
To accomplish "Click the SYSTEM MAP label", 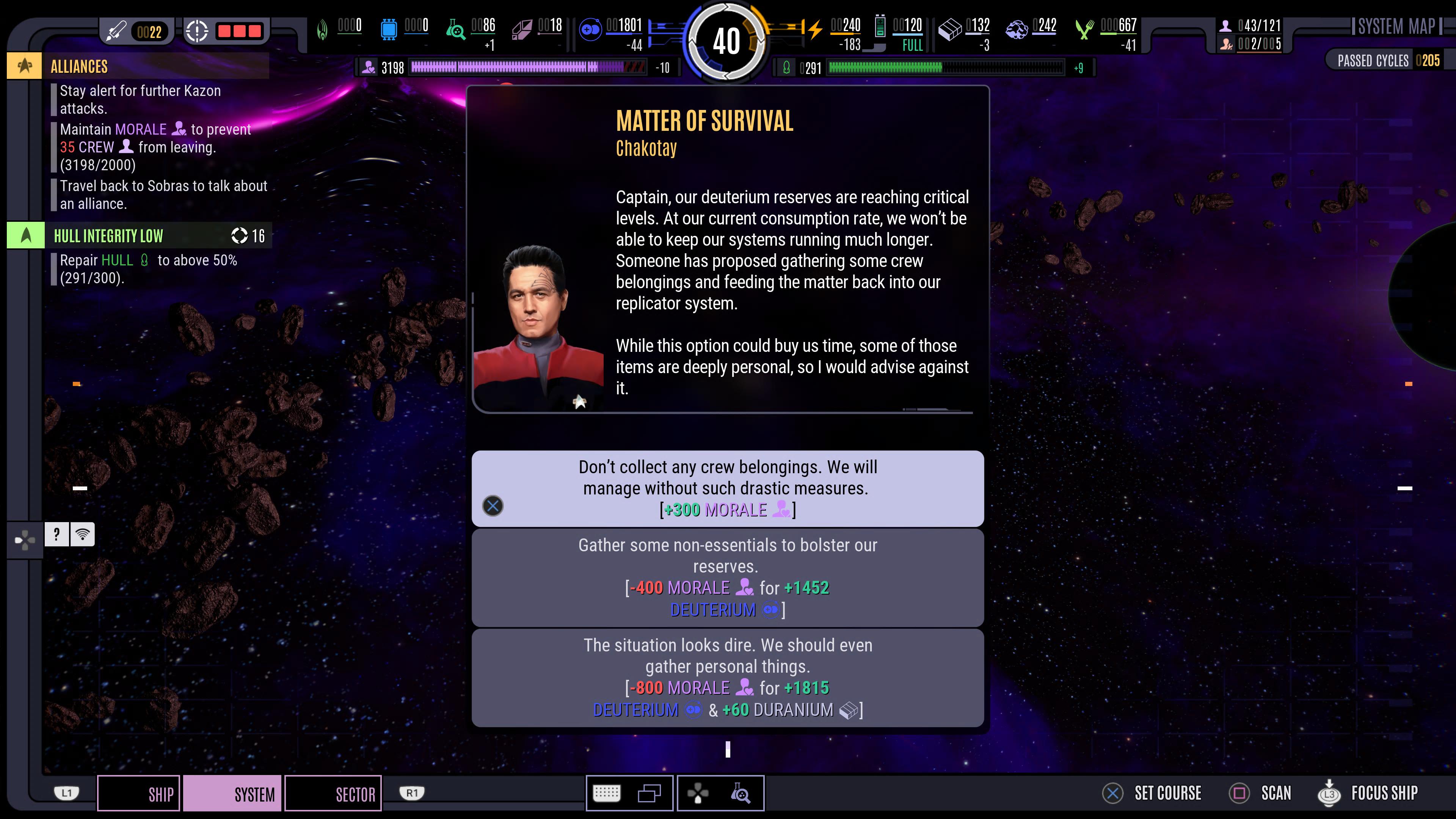I will pos(1396,27).
